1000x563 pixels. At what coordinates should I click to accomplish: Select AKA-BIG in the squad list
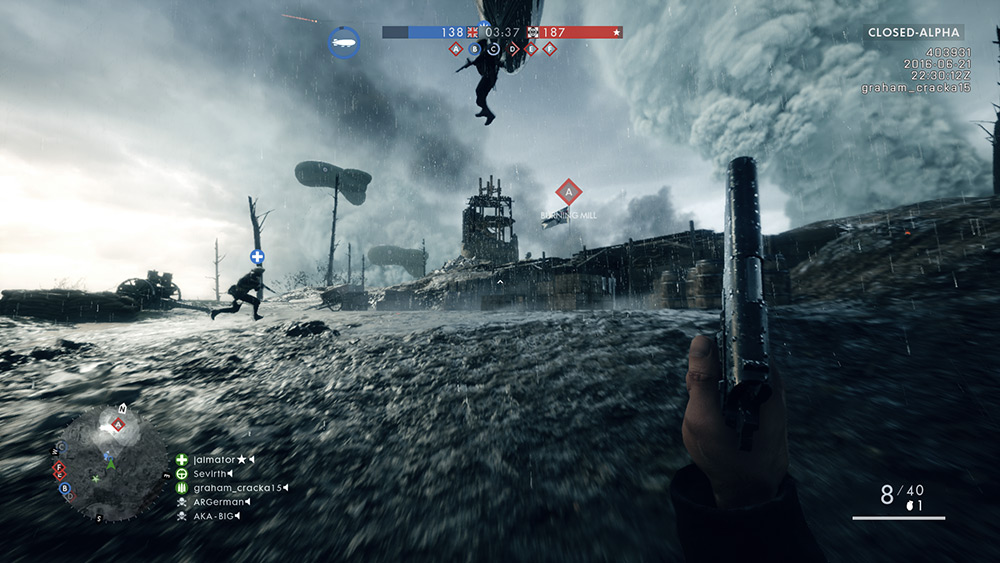point(216,516)
